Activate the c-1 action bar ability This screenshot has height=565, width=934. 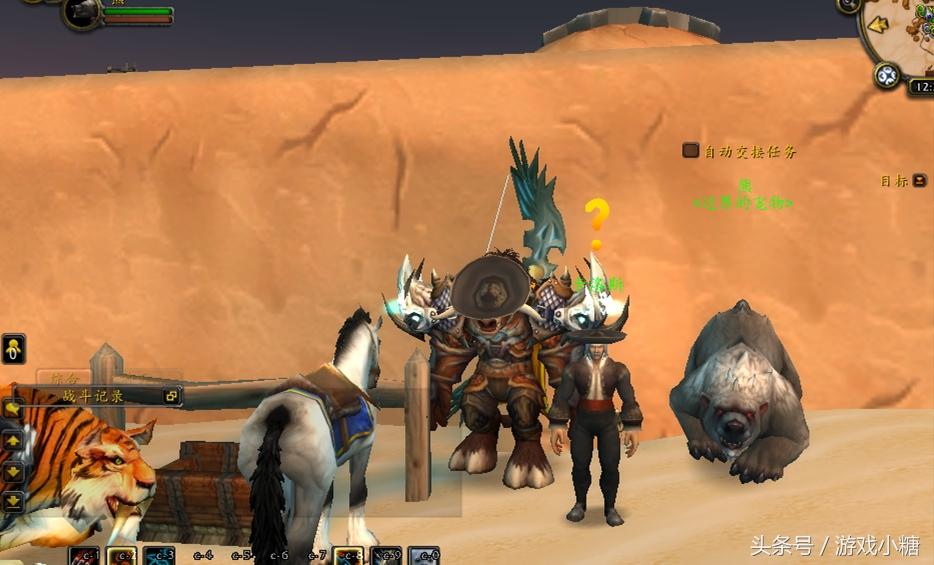(83, 555)
